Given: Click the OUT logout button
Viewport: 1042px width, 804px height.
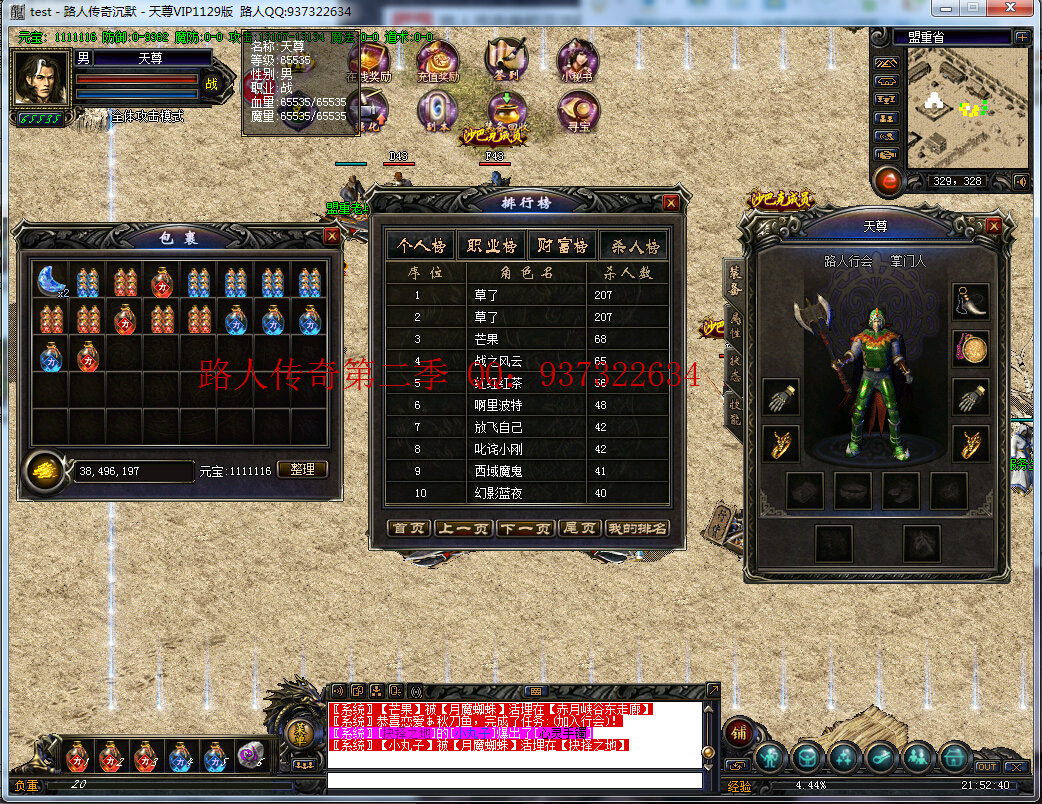Looking at the screenshot, I should (x=986, y=767).
